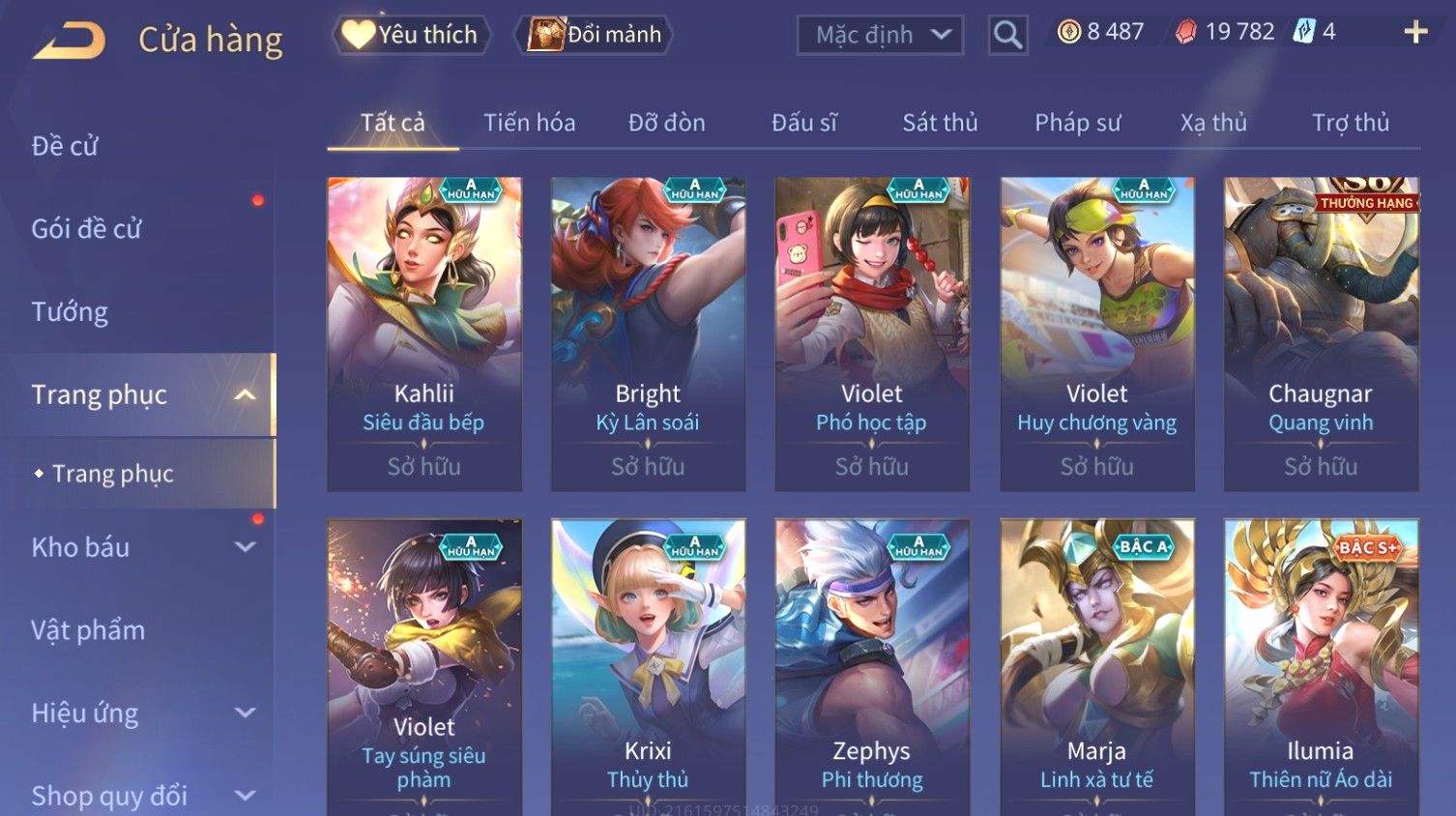
Task: Pick the Ilumia Thiên nữ Áo dài card
Action: [1321, 667]
